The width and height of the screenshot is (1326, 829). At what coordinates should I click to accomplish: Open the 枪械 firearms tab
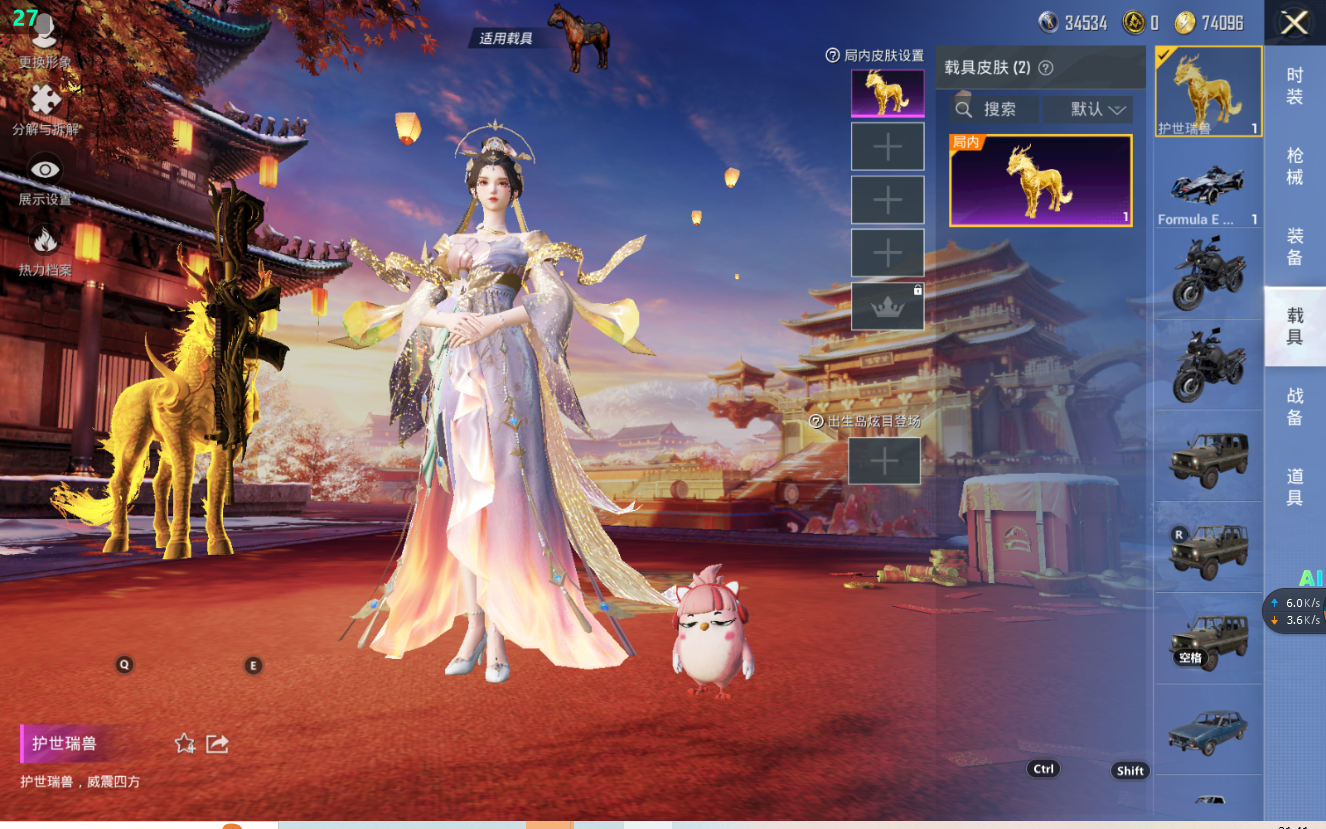[x=1294, y=166]
